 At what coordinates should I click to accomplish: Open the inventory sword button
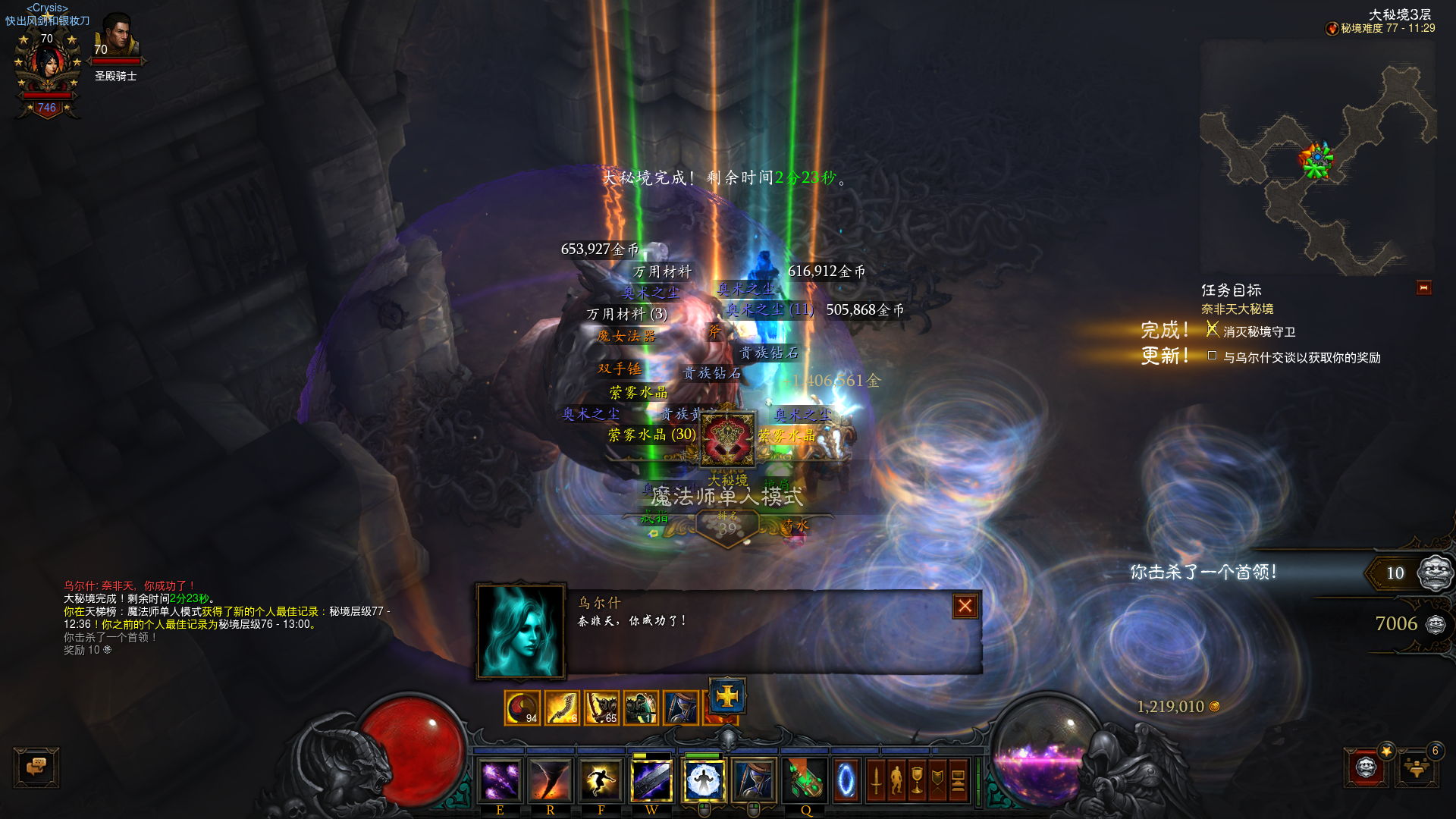(876, 780)
